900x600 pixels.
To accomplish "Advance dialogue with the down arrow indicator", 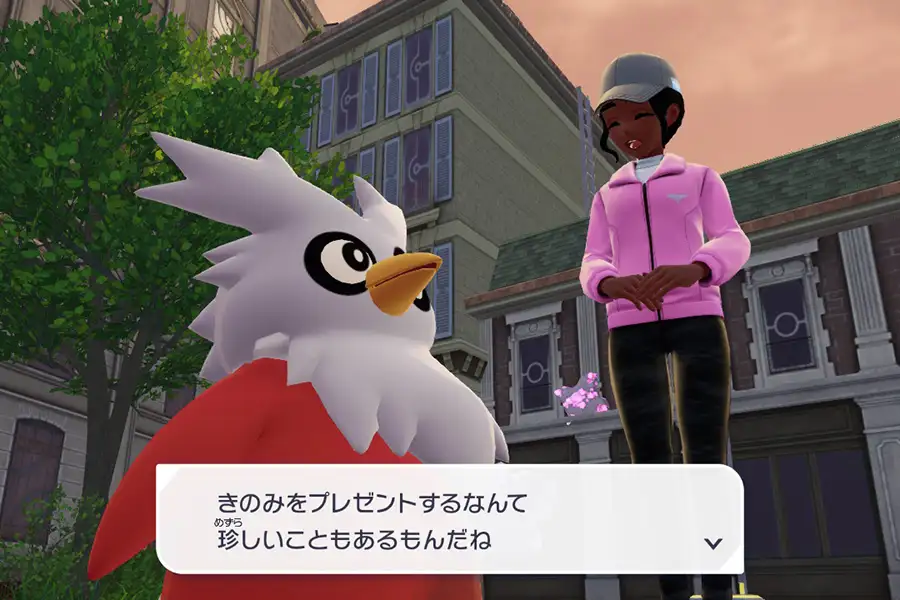I will 713,543.
